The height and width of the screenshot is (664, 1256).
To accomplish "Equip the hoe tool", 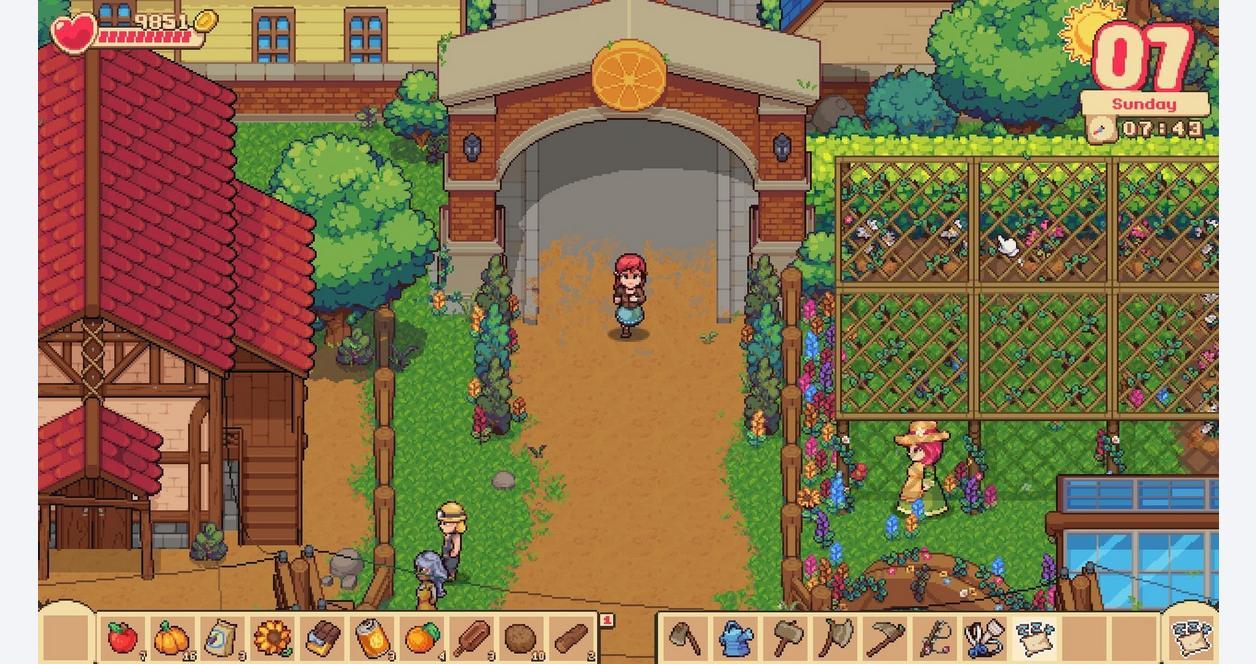I will 685,637.
